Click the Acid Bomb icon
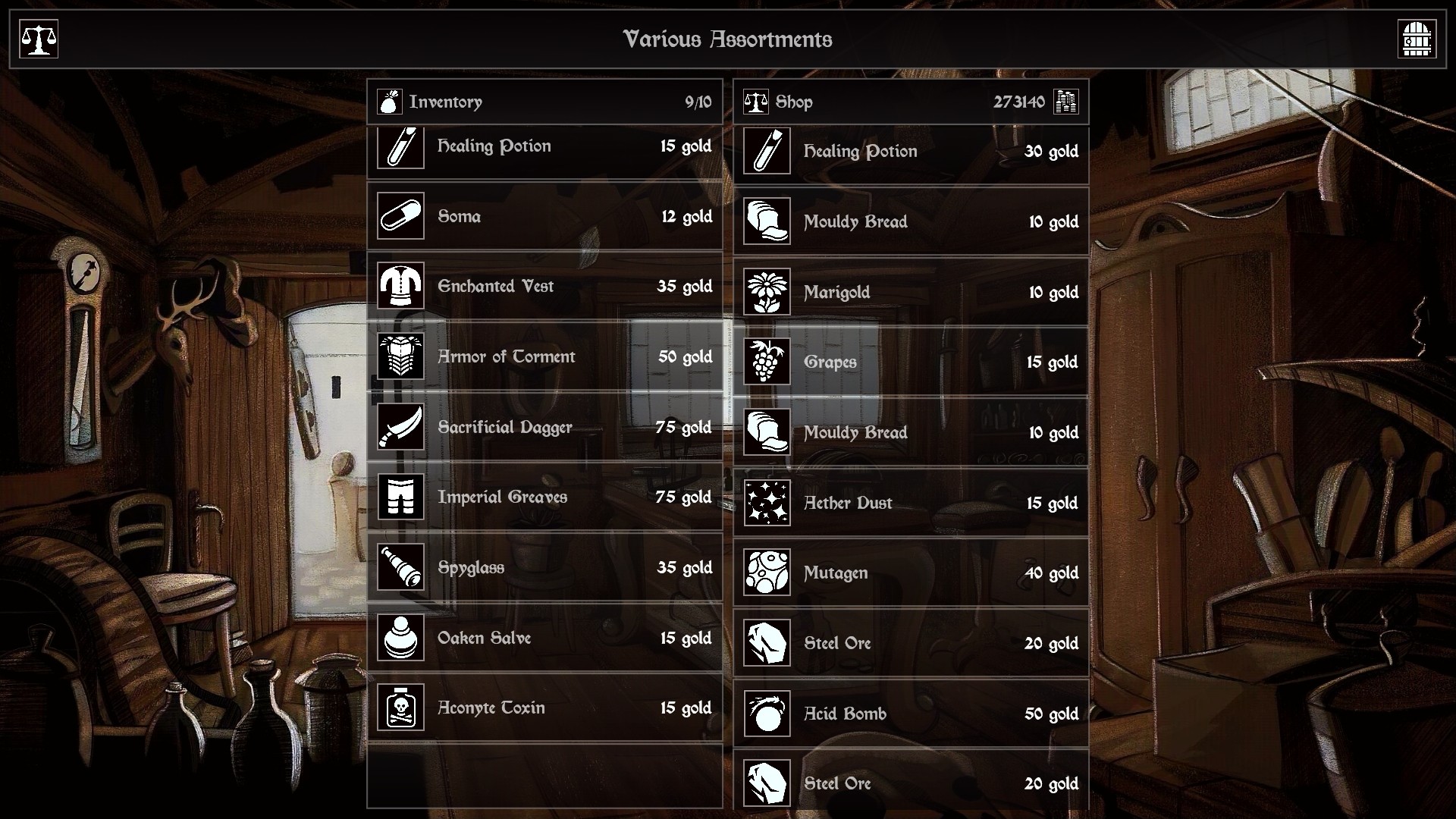This screenshot has width=1456, height=819. [x=767, y=714]
